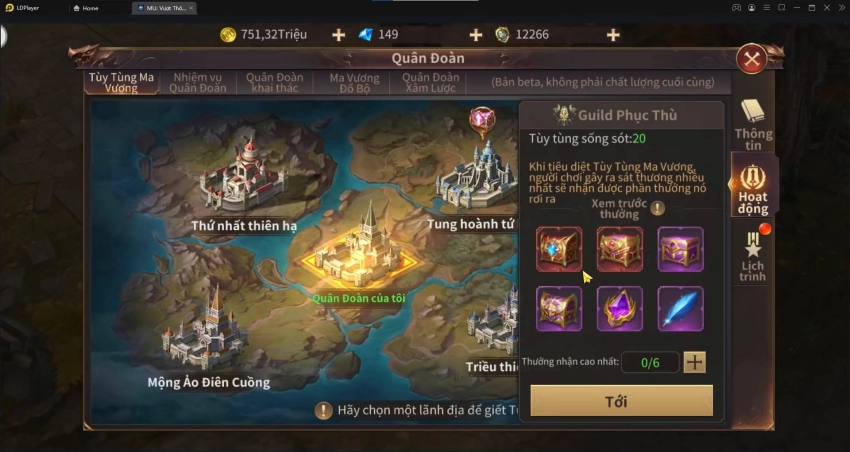Click the Tới button
This screenshot has height=452, width=850.
tap(621, 400)
